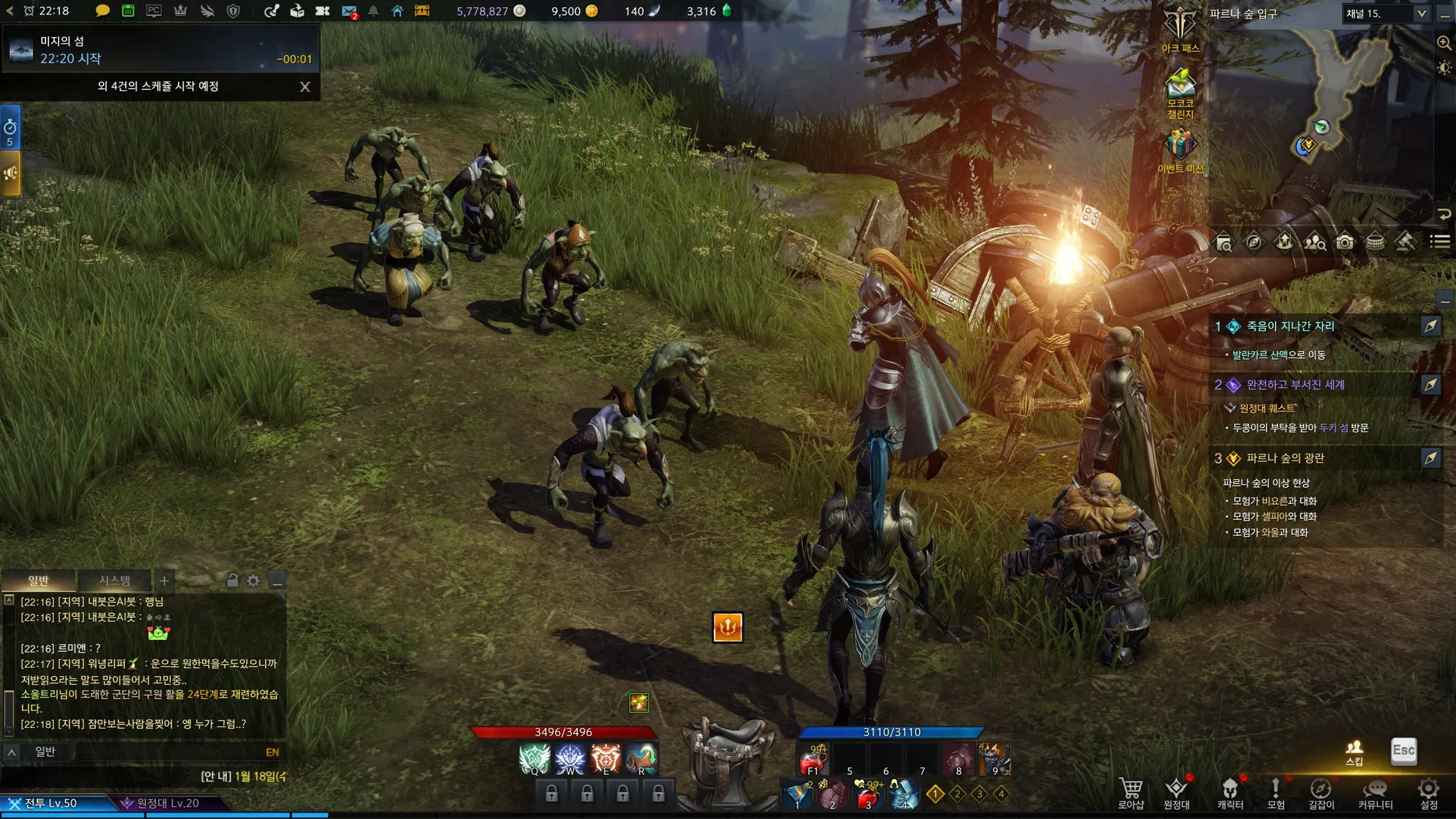
Task: Open the mail icon in top bar
Action: [x=348, y=11]
